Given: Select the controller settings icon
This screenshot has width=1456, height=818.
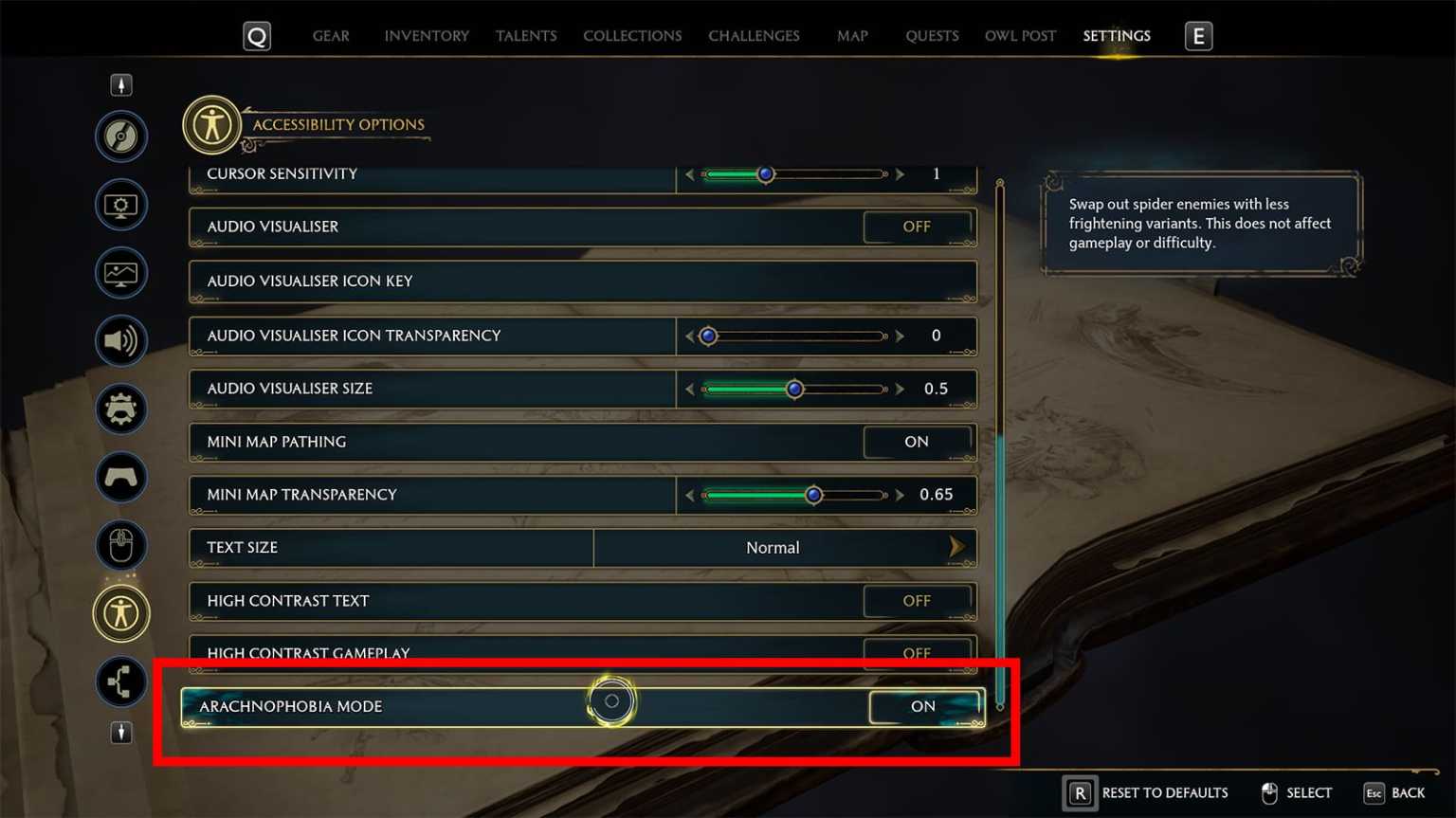Looking at the screenshot, I should (x=120, y=477).
